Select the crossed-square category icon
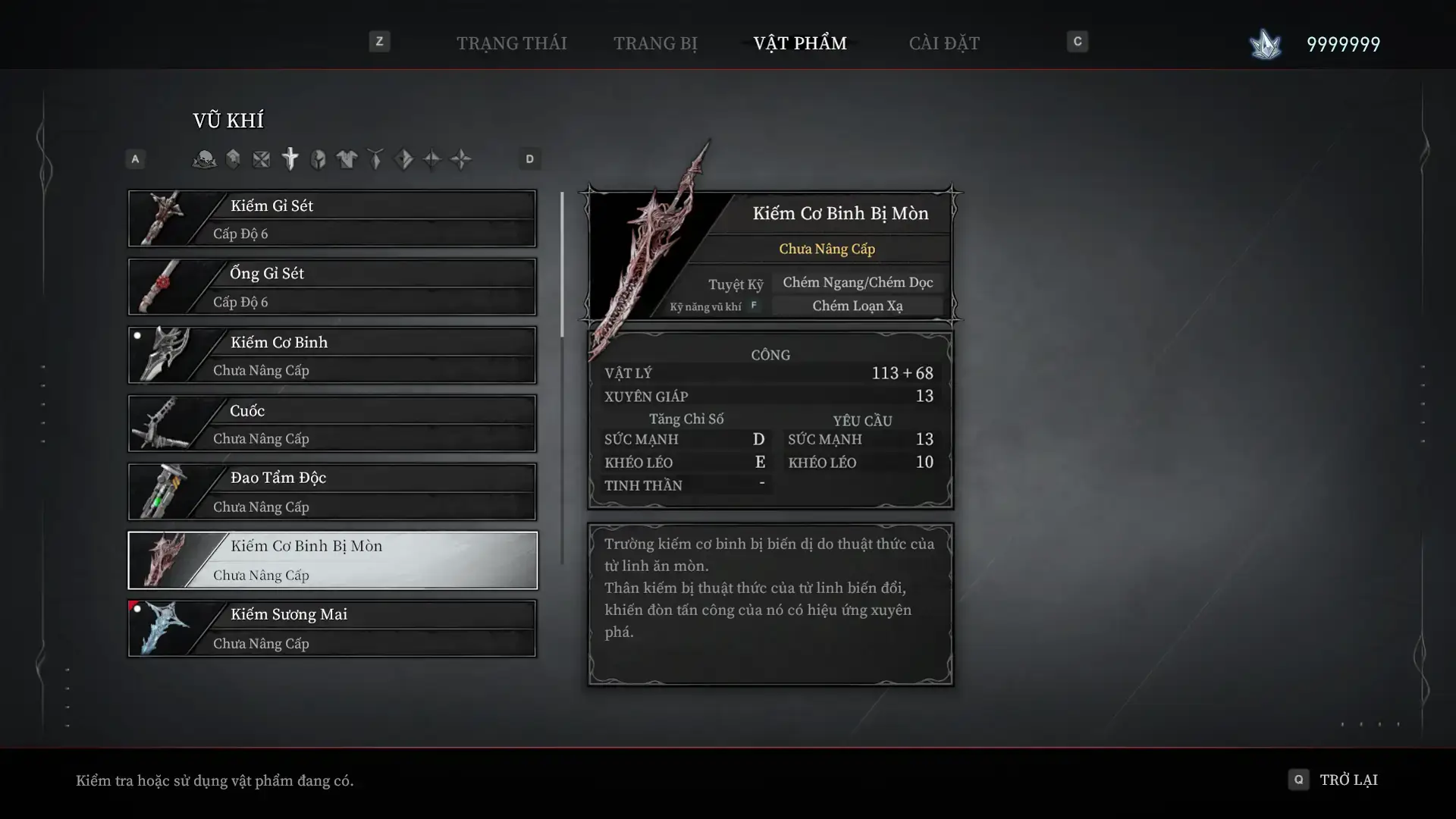1456x819 pixels. pyautogui.click(x=261, y=159)
